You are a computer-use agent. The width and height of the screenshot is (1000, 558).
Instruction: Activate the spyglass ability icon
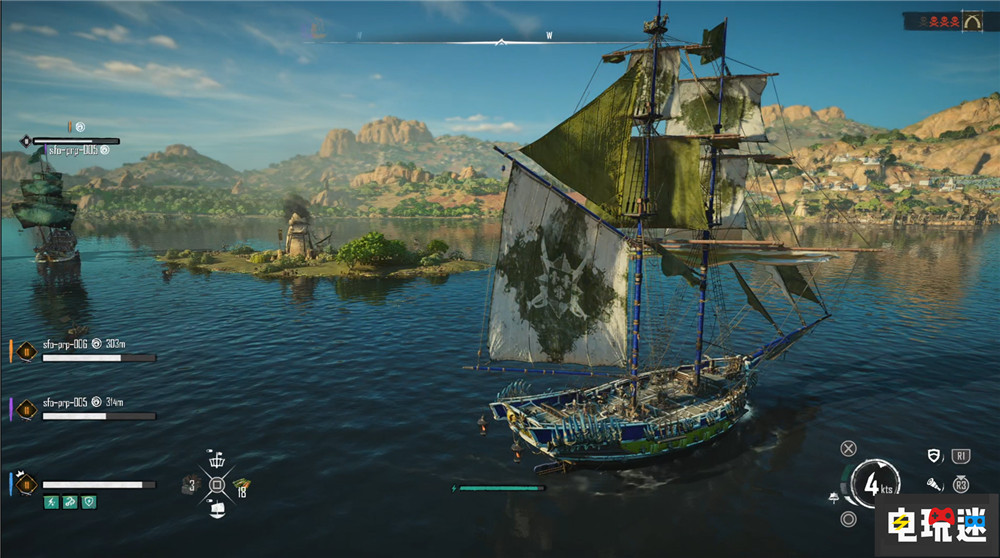pos(934,484)
